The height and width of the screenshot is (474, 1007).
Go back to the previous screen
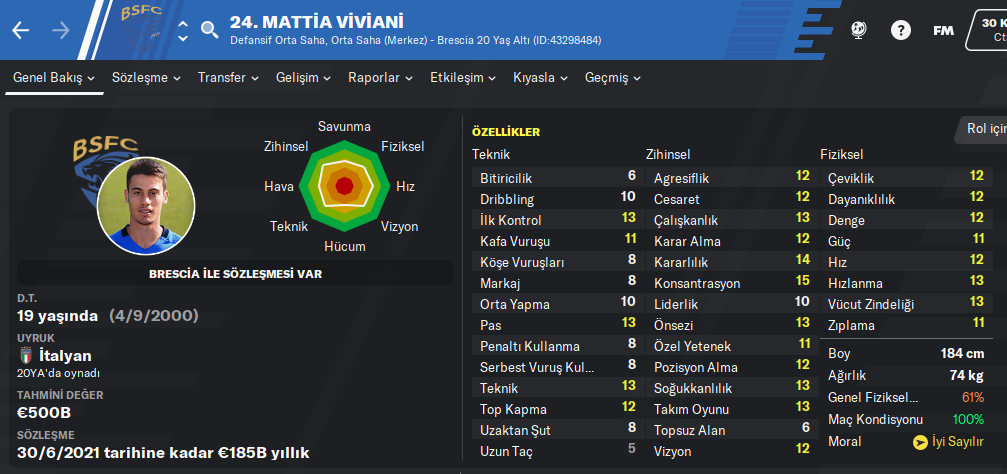click(x=21, y=30)
